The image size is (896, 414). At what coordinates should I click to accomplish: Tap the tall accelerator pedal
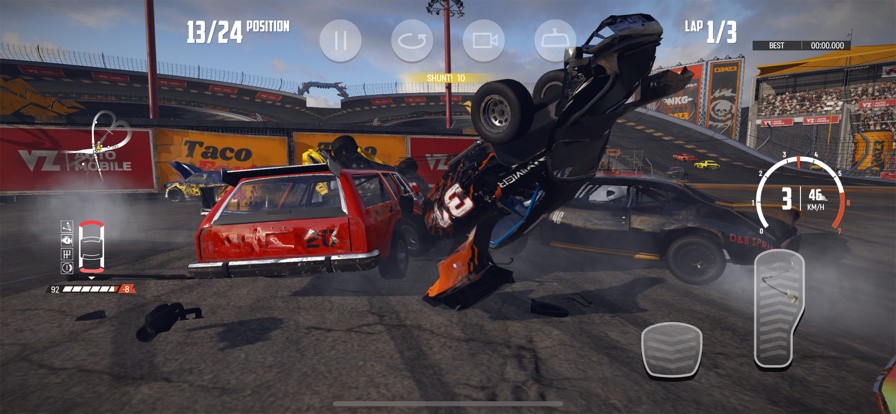click(x=779, y=310)
